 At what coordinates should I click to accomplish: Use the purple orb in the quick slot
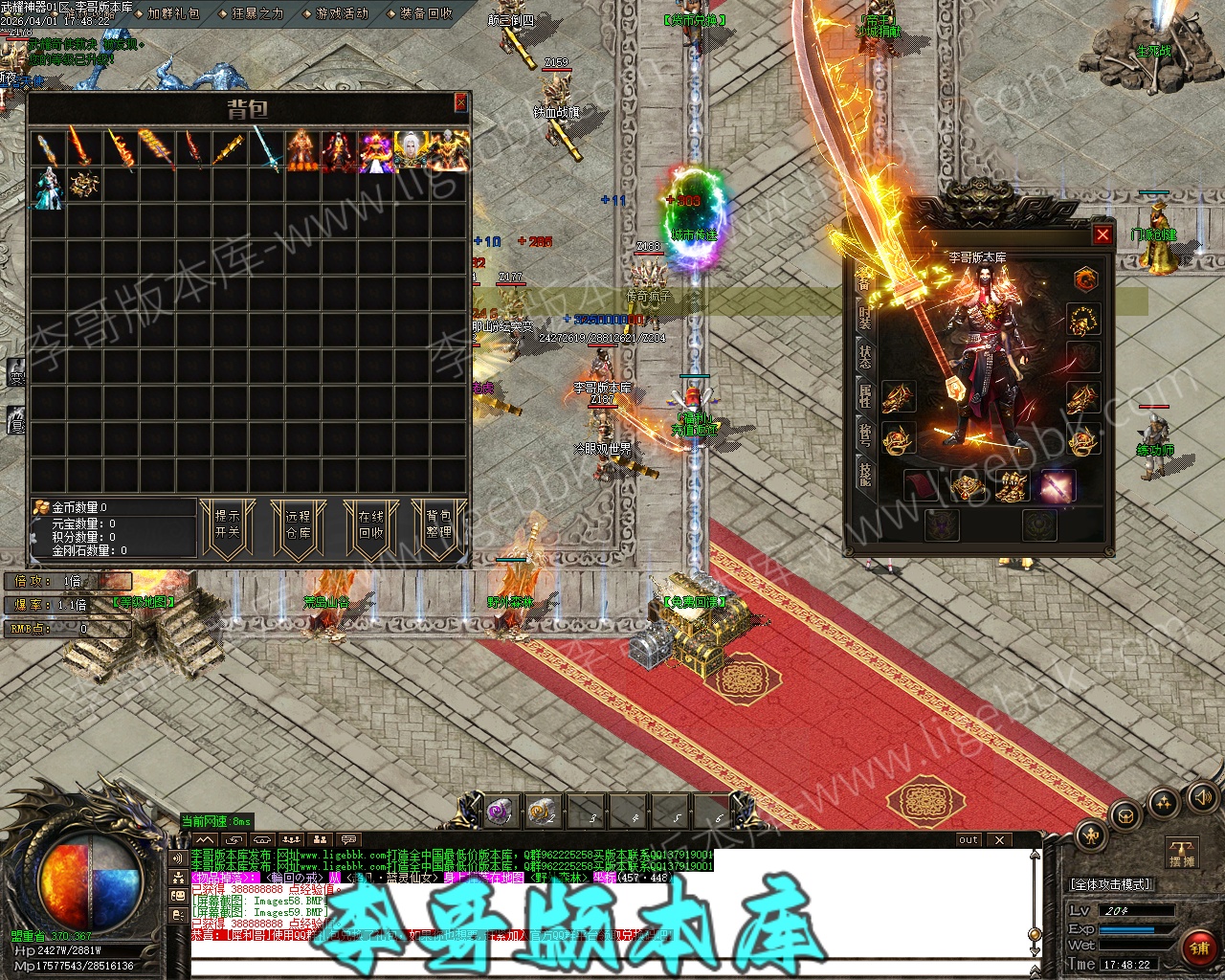[499, 813]
